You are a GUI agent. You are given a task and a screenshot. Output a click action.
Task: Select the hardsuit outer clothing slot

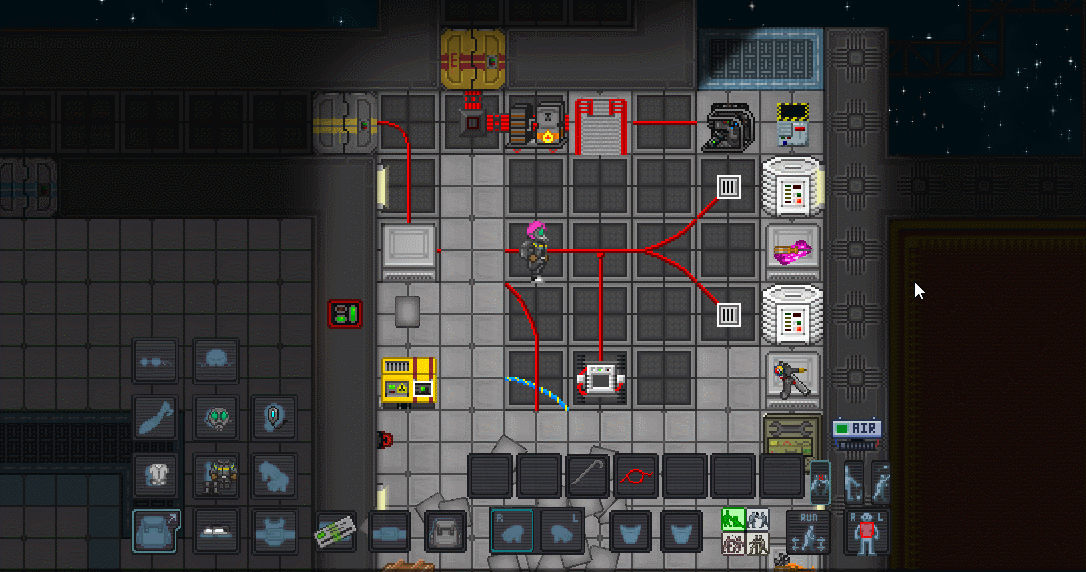(x=215, y=474)
